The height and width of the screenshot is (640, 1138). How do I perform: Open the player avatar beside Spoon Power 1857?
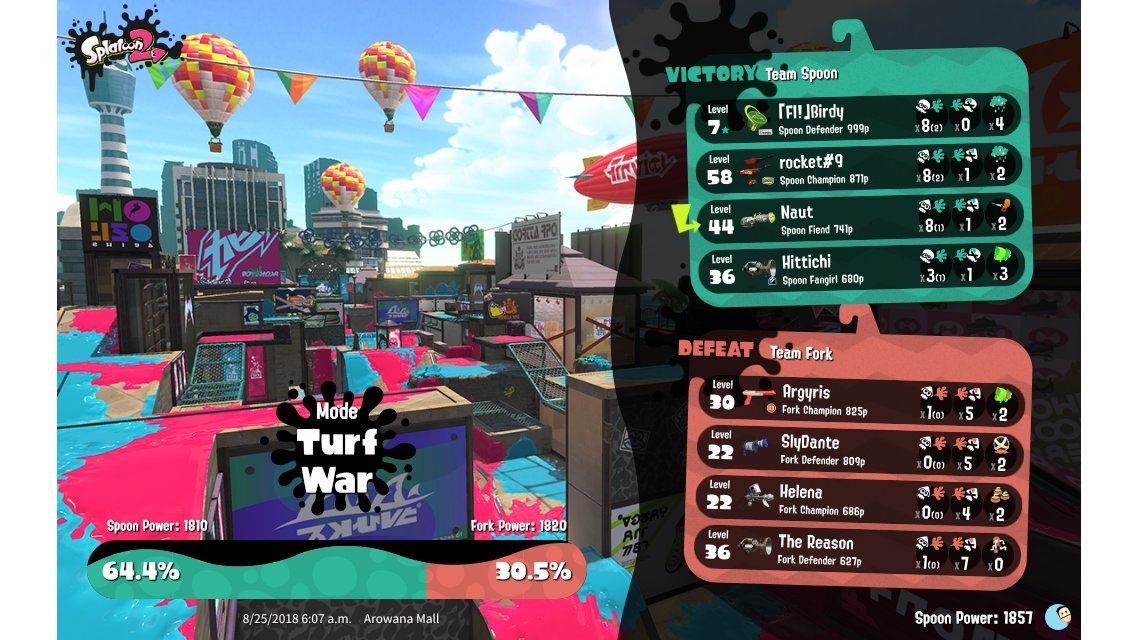pyautogui.click(x=1057, y=617)
